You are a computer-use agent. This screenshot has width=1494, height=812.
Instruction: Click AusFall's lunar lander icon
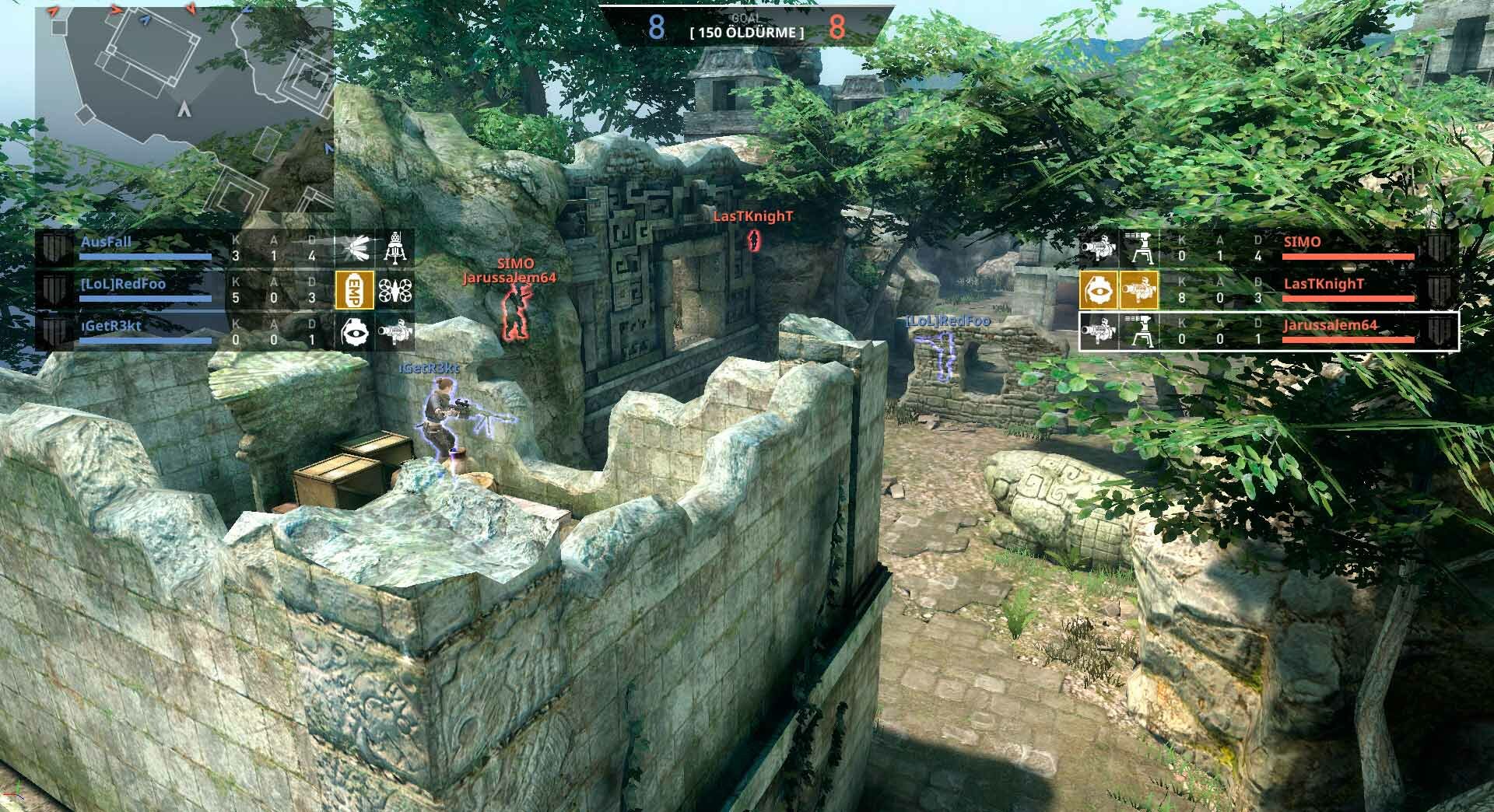click(394, 248)
